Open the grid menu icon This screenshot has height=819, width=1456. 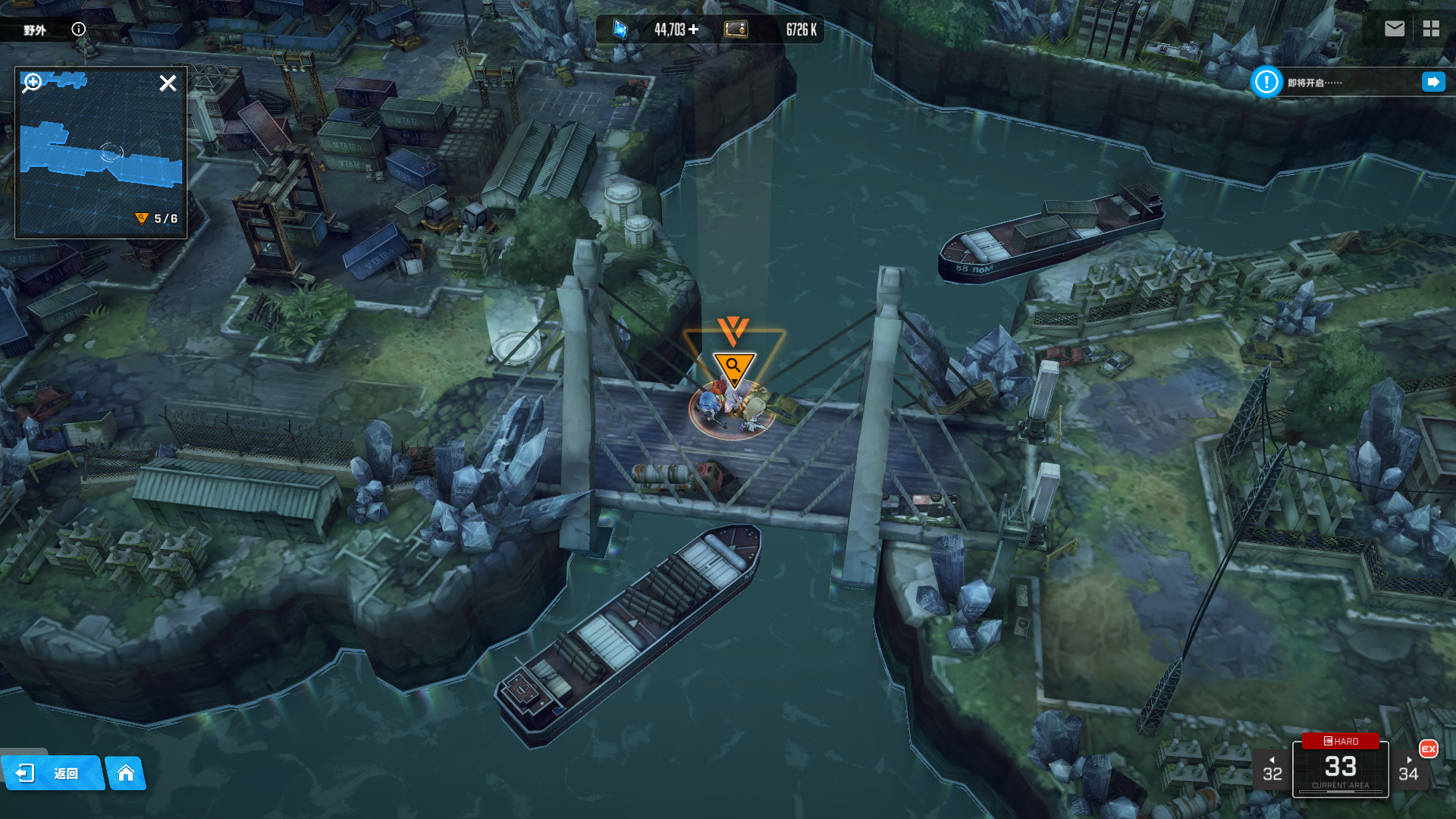(1431, 29)
